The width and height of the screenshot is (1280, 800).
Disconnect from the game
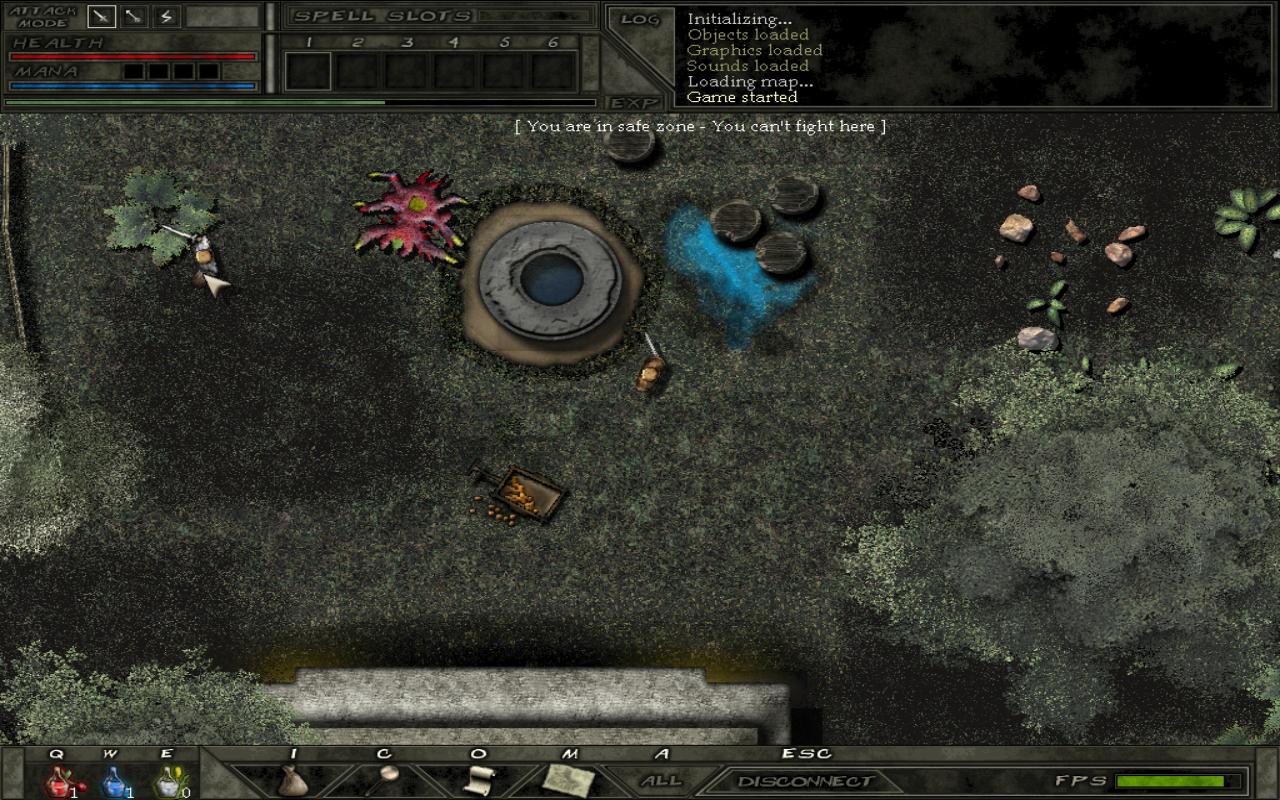[x=805, y=781]
